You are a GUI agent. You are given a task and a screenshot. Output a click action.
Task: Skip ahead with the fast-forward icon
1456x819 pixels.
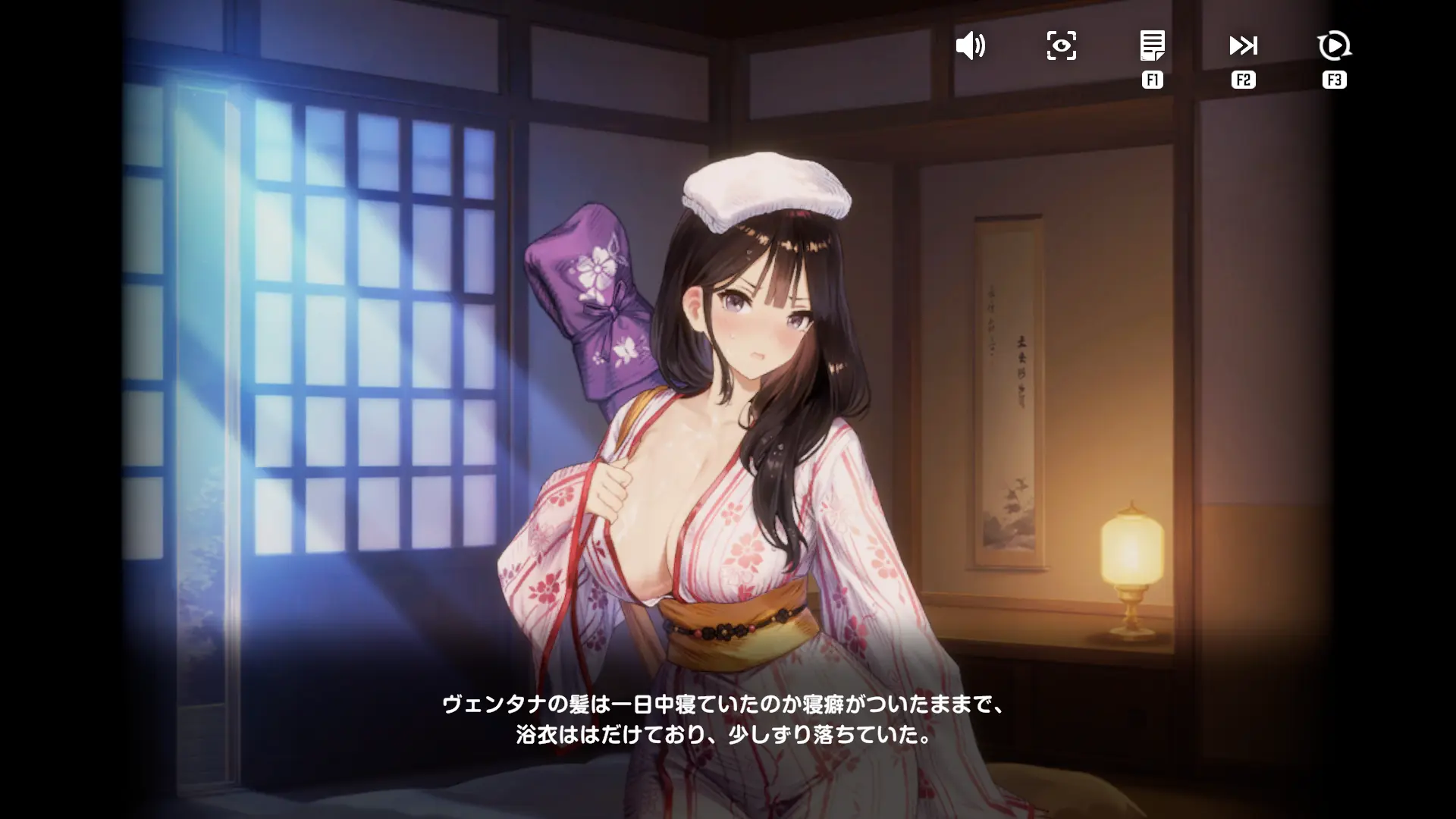(x=1243, y=45)
